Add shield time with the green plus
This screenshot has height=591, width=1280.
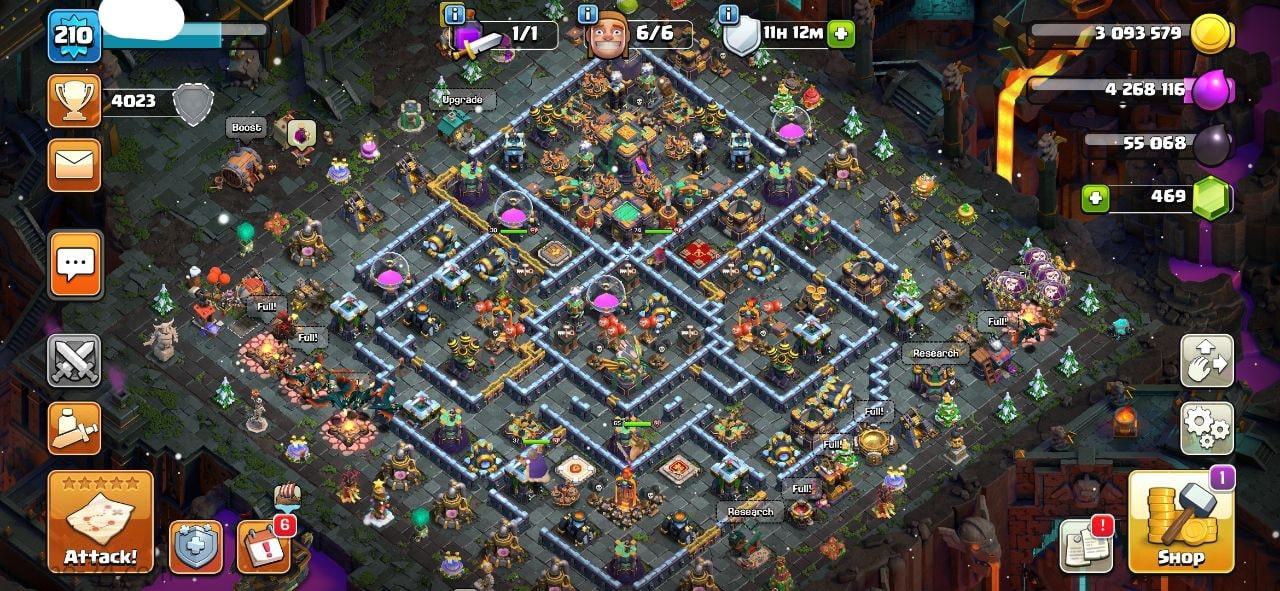841,34
